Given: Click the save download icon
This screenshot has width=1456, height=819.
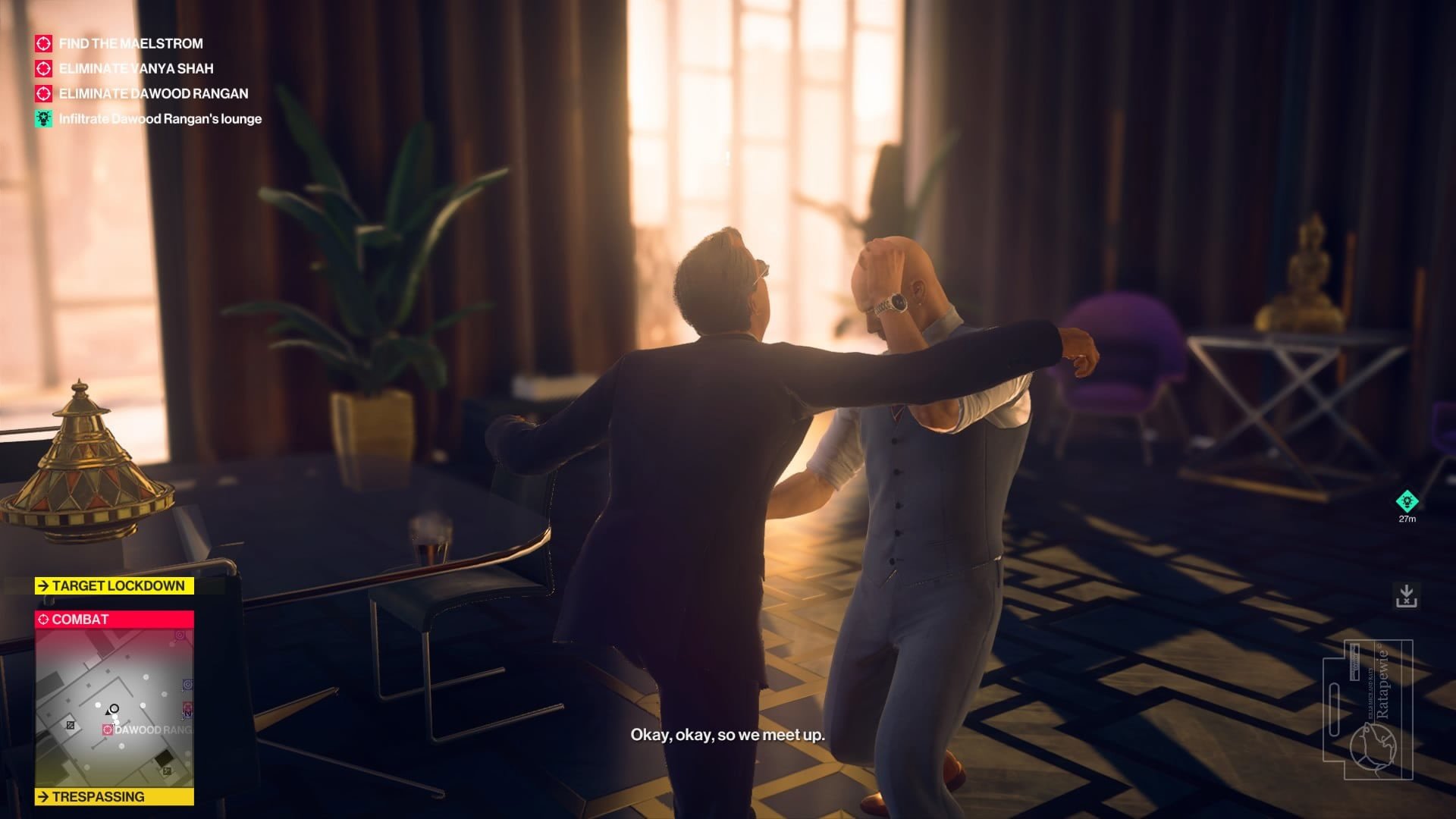Looking at the screenshot, I should (x=1407, y=596).
